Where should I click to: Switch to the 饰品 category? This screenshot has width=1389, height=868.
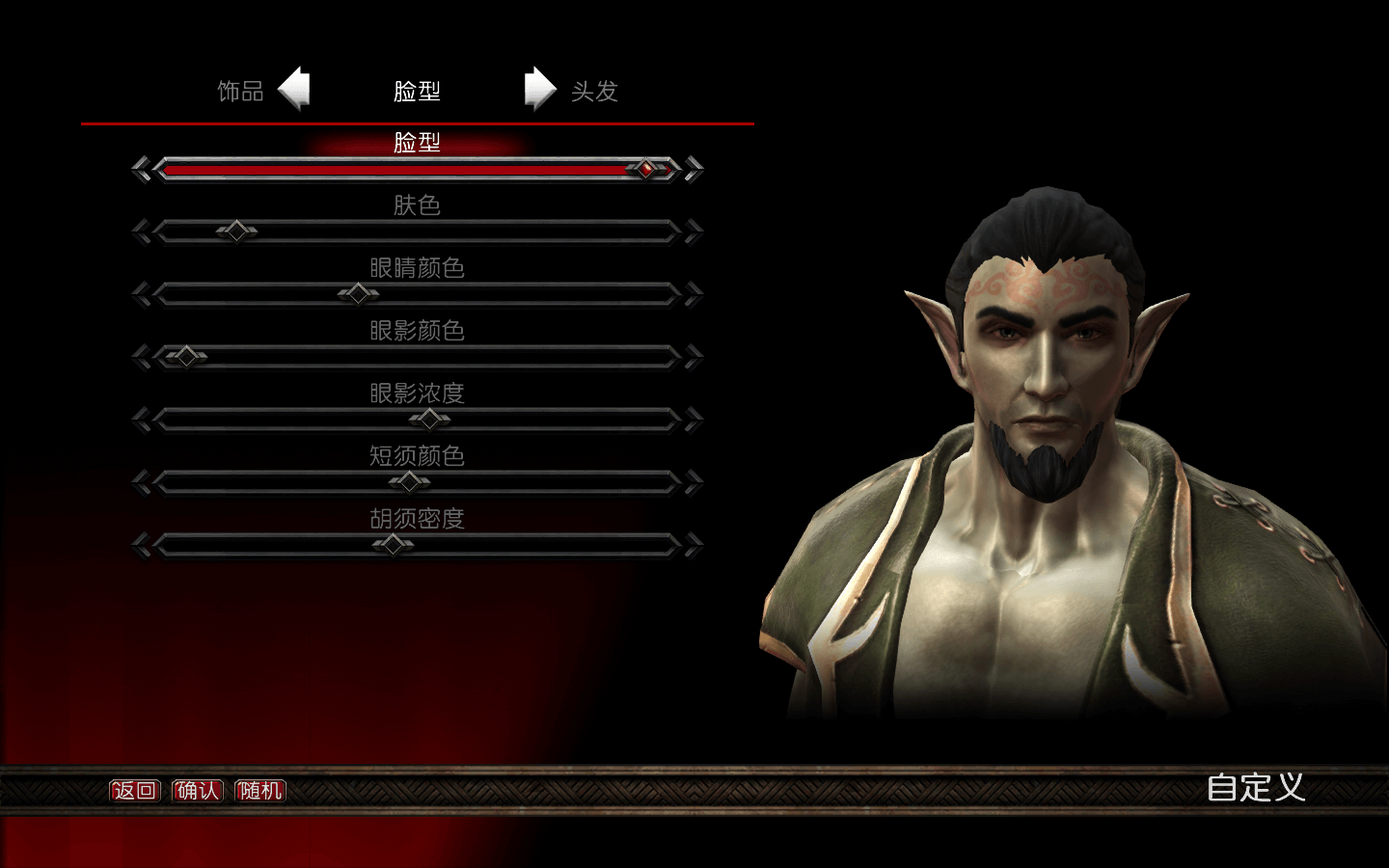point(240,92)
